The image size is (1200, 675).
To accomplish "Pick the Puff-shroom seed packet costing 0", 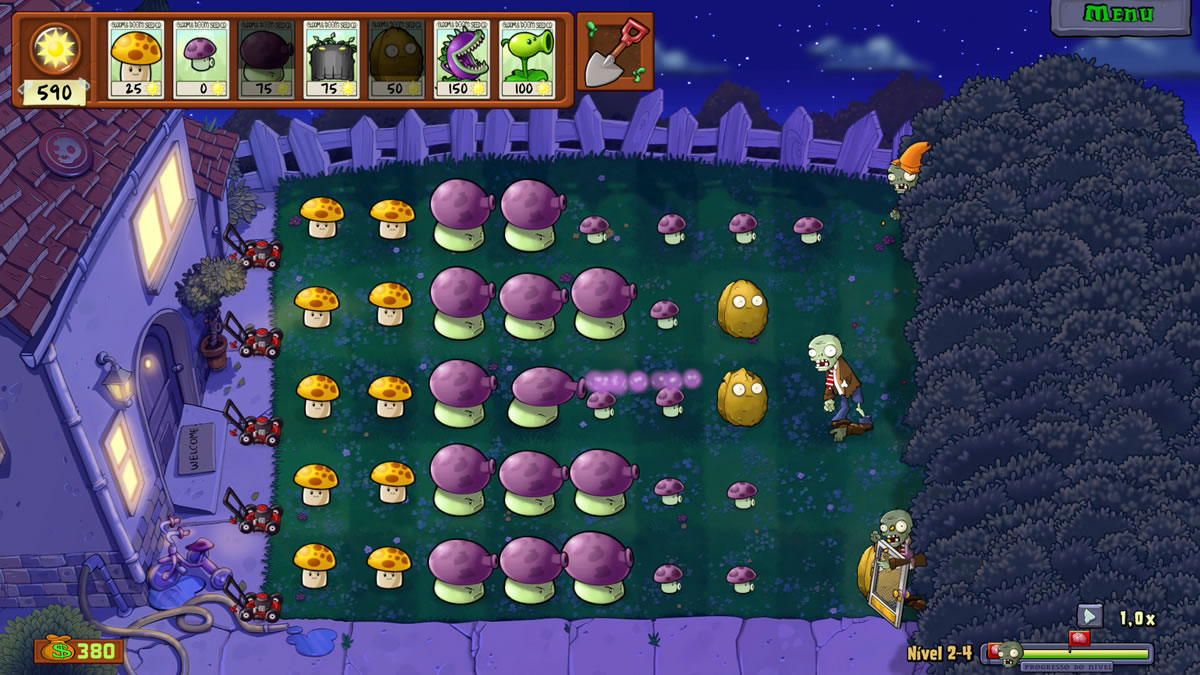I will (204, 59).
